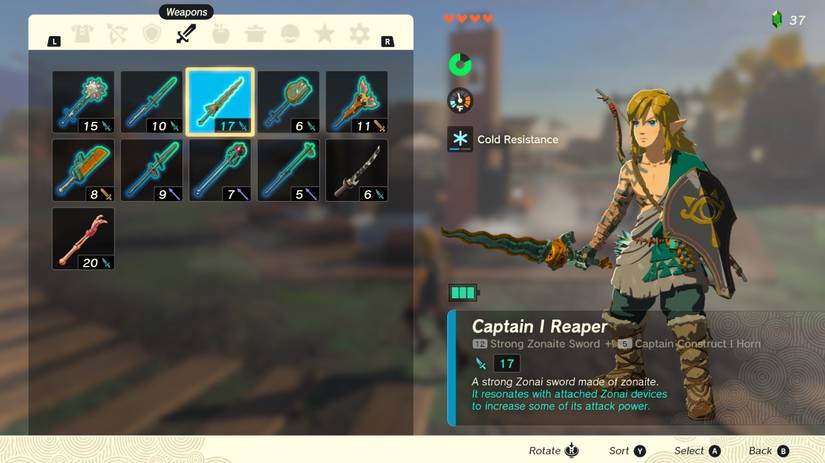This screenshot has height=463, width=825.
Task: Select the orange cleaver with attack 8
Action: [83, 170]
